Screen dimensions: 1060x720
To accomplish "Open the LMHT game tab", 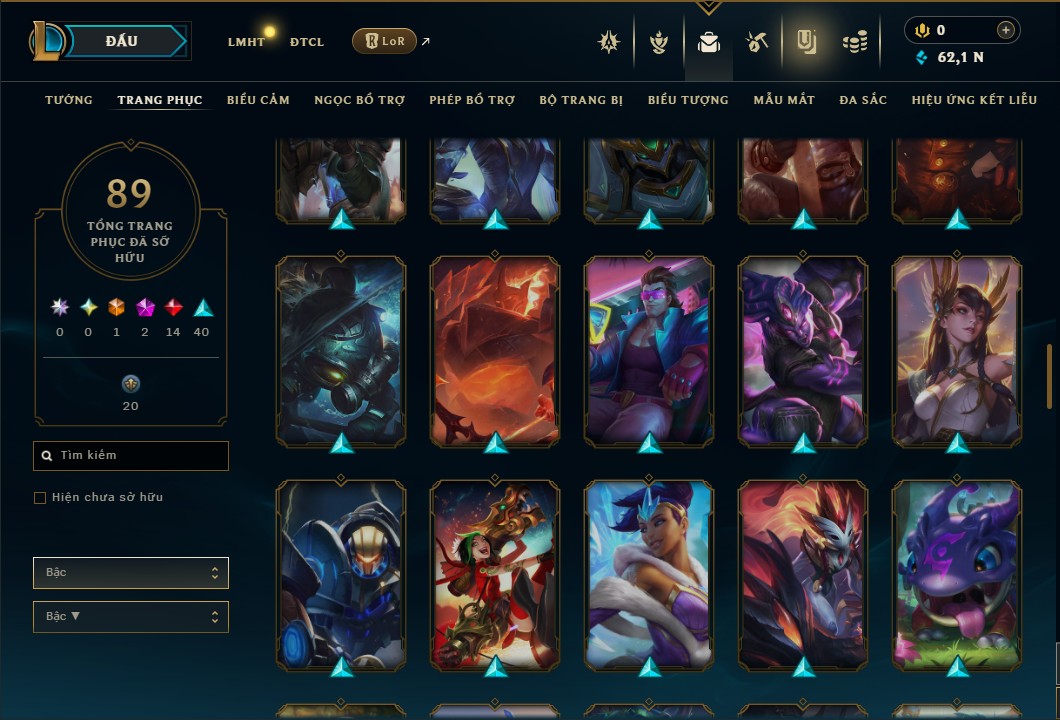I will 246,42.
